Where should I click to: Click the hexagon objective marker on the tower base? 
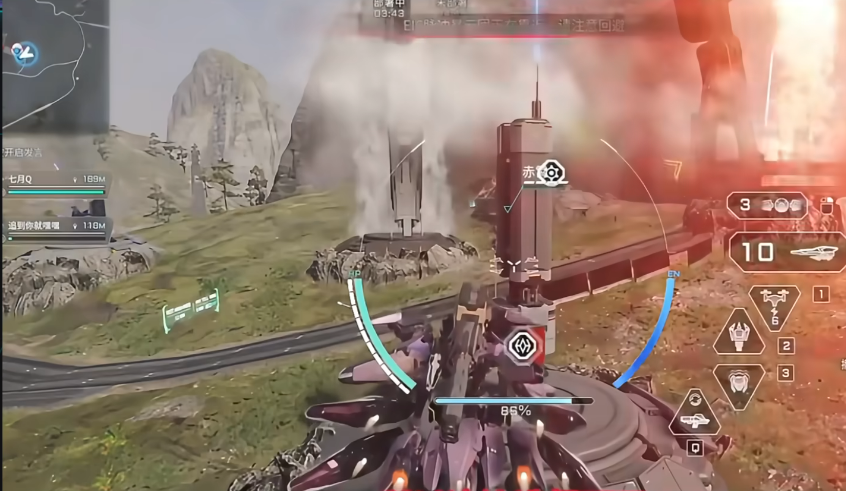tap(522, 346)
